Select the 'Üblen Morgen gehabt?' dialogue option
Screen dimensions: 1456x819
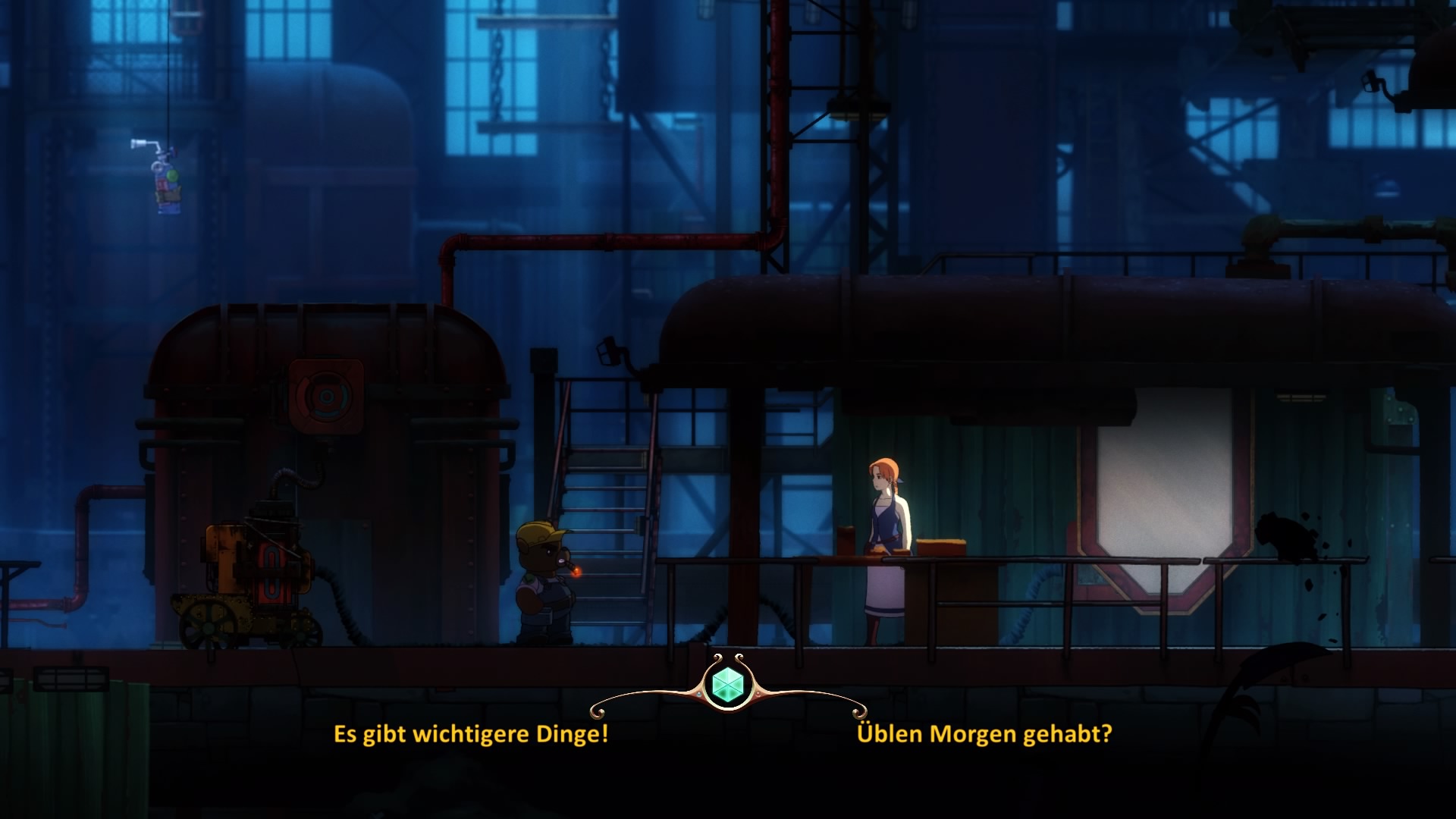pos(984,734)
